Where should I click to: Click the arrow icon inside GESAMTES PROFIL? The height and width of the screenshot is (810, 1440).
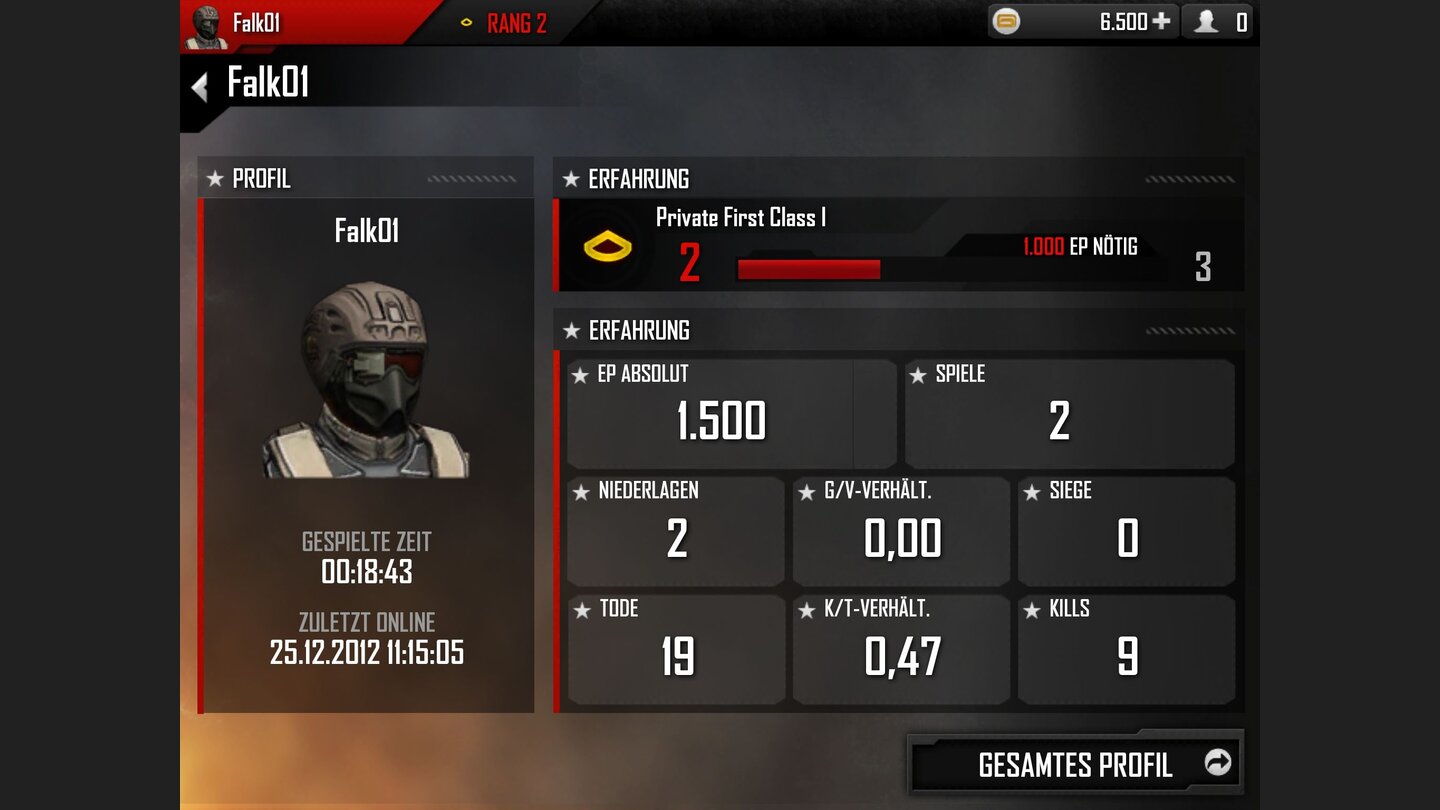(x=1218, y=763)
